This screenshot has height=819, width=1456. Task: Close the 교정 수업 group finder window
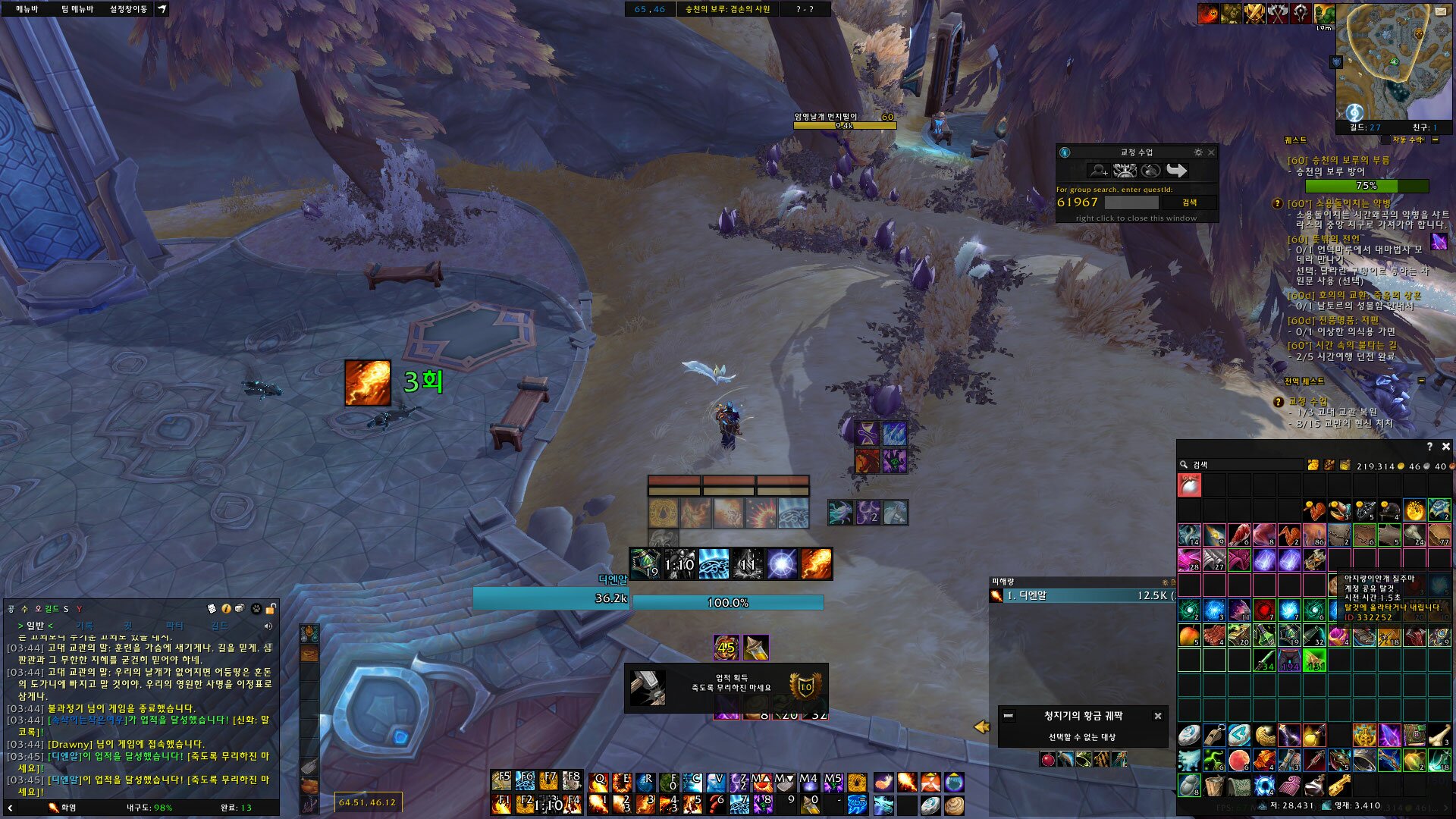click(x=1211, y=152)
